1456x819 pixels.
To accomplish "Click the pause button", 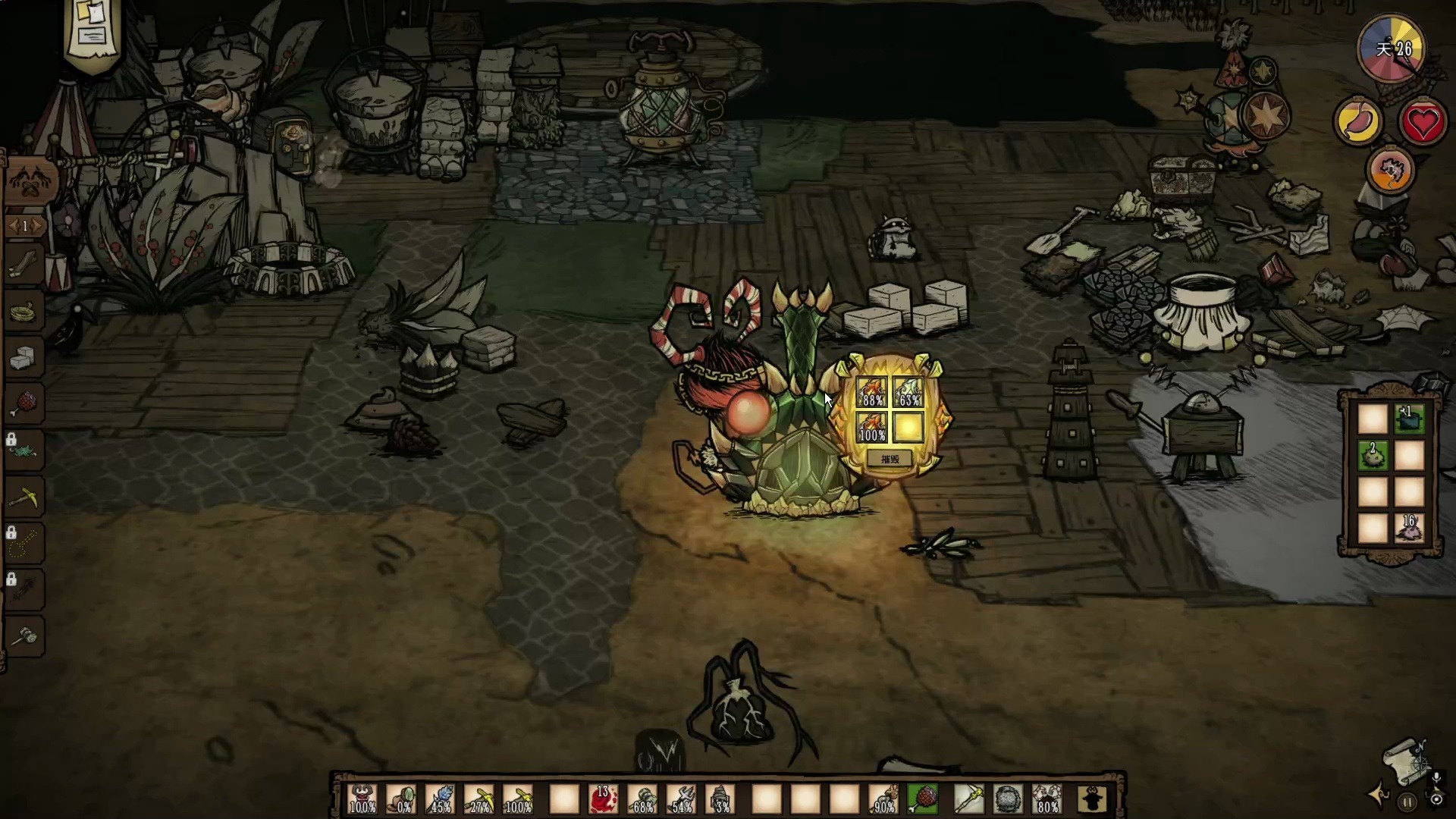I will (1407, 802).
